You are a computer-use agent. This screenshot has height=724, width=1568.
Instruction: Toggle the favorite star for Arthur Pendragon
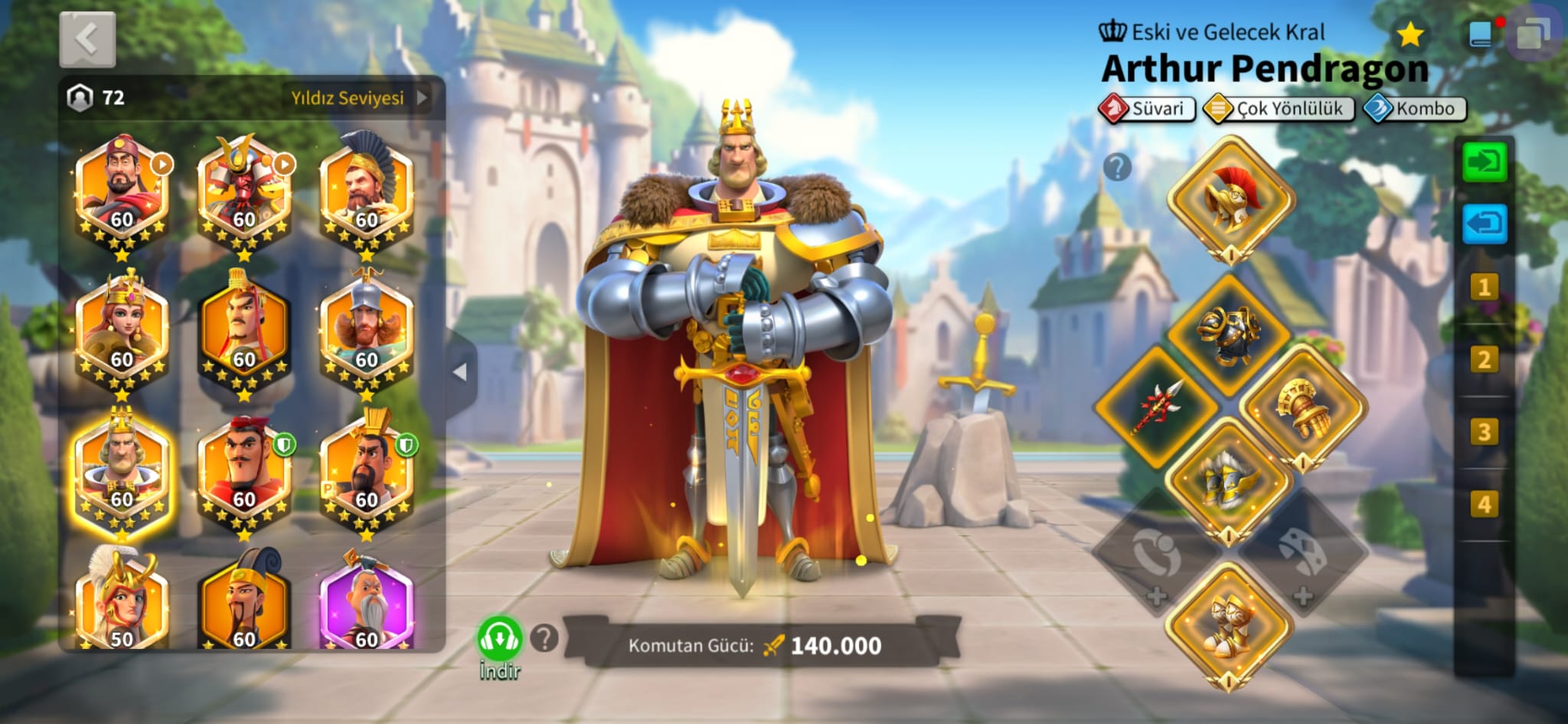(1410, 34)
